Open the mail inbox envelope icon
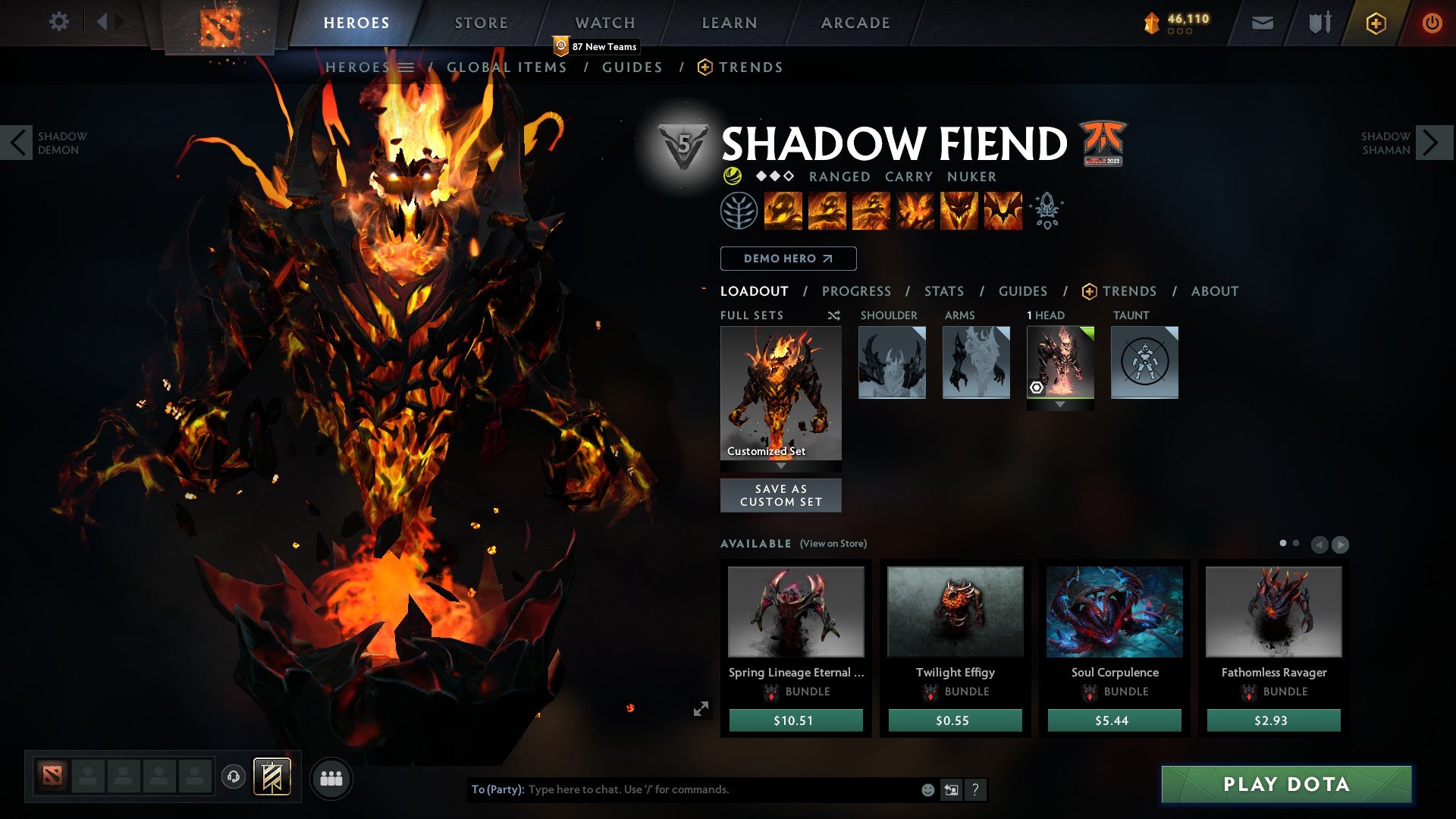 click(1261, 22)
